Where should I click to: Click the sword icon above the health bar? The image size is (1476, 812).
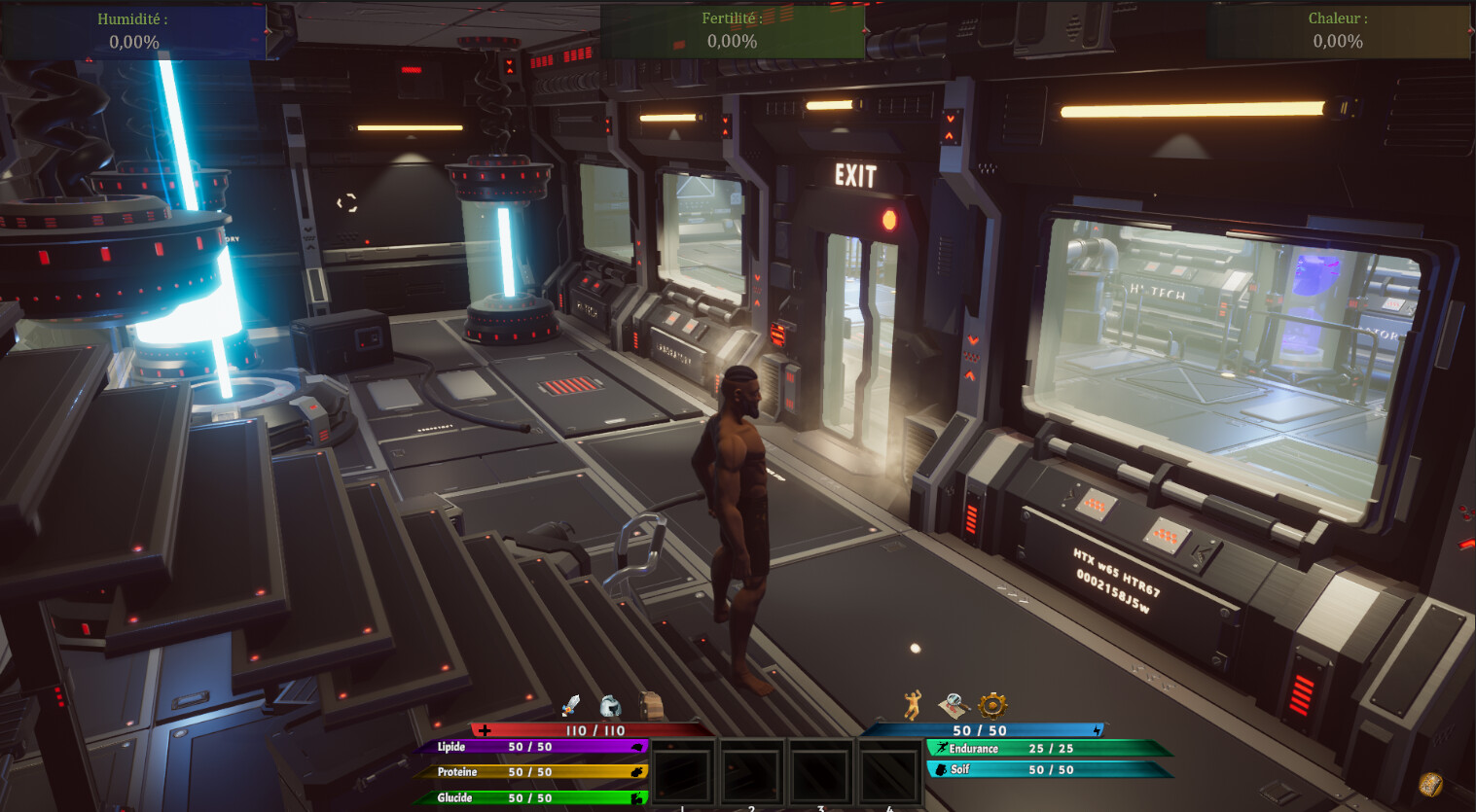[x=570, y=705]
